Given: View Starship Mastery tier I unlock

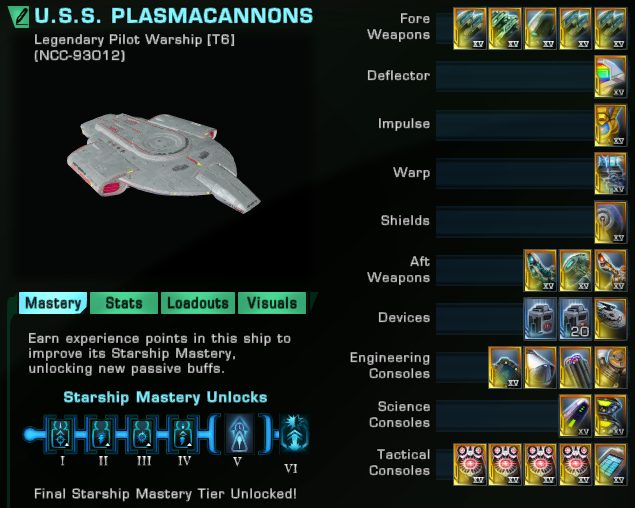Looking at the screenshot, I should pyautogui.click(x=59, y=434).
